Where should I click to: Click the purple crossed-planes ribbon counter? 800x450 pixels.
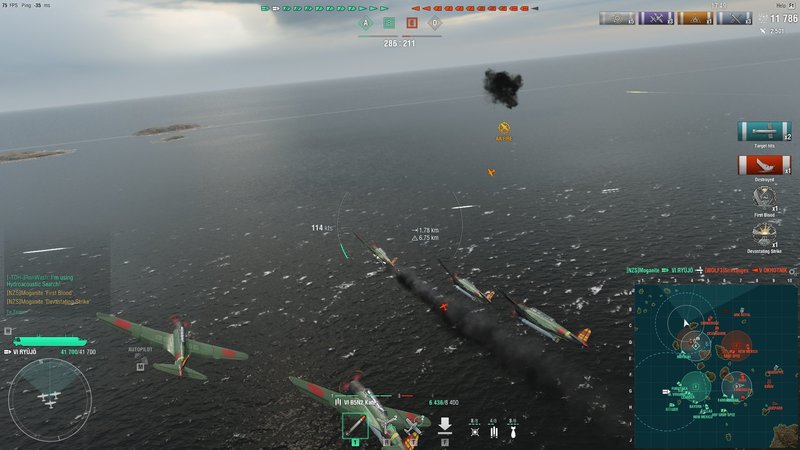[655, 18]
